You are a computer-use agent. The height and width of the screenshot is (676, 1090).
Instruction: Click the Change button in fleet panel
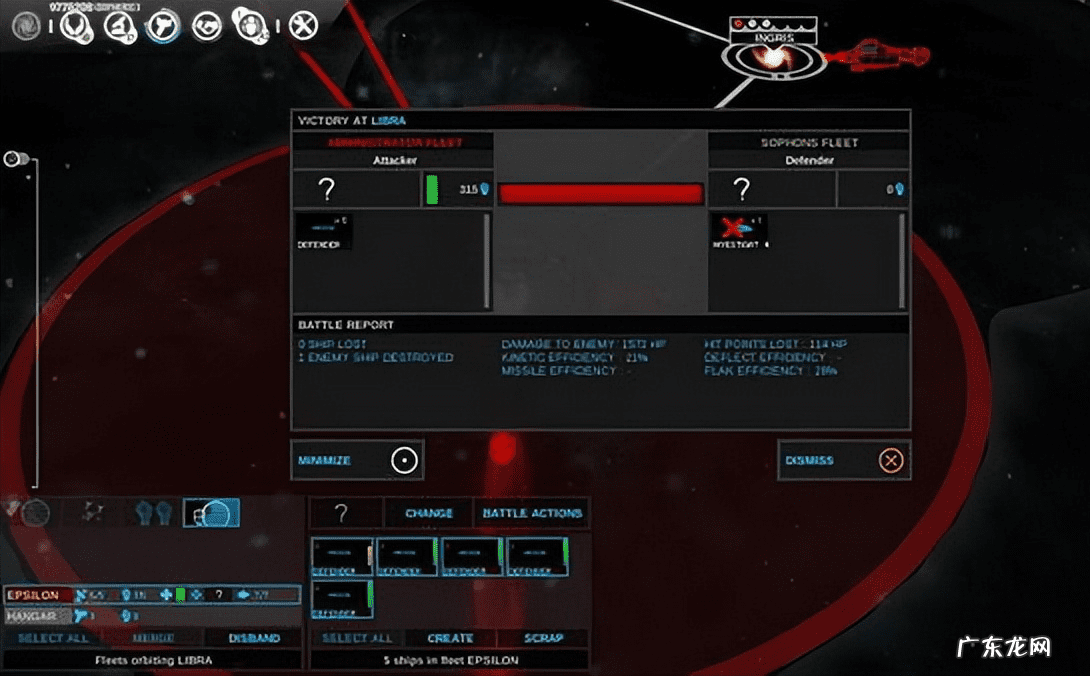pos(428,513)
